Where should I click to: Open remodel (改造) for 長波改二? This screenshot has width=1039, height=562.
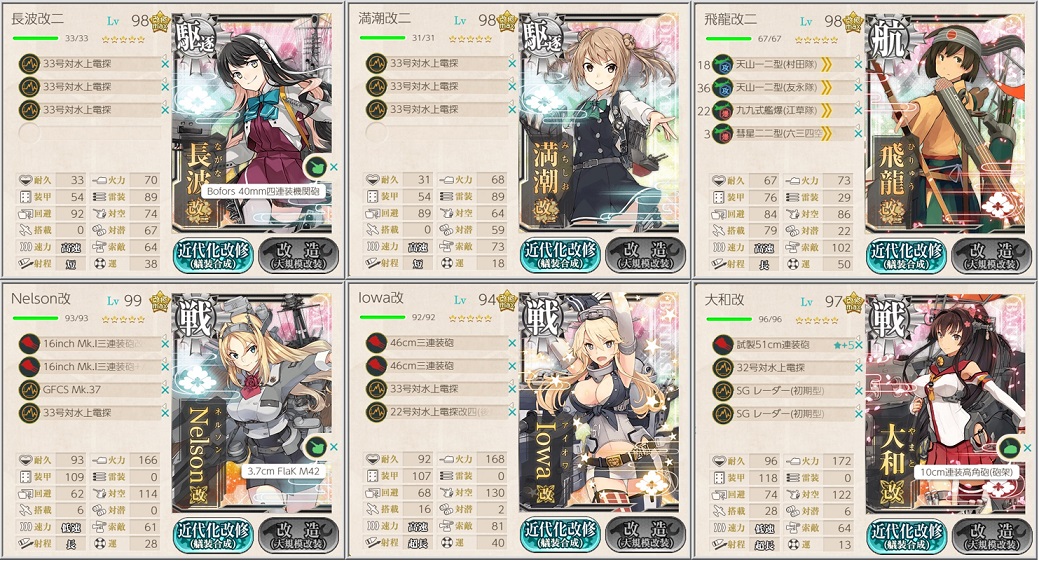tap(300, 255)
